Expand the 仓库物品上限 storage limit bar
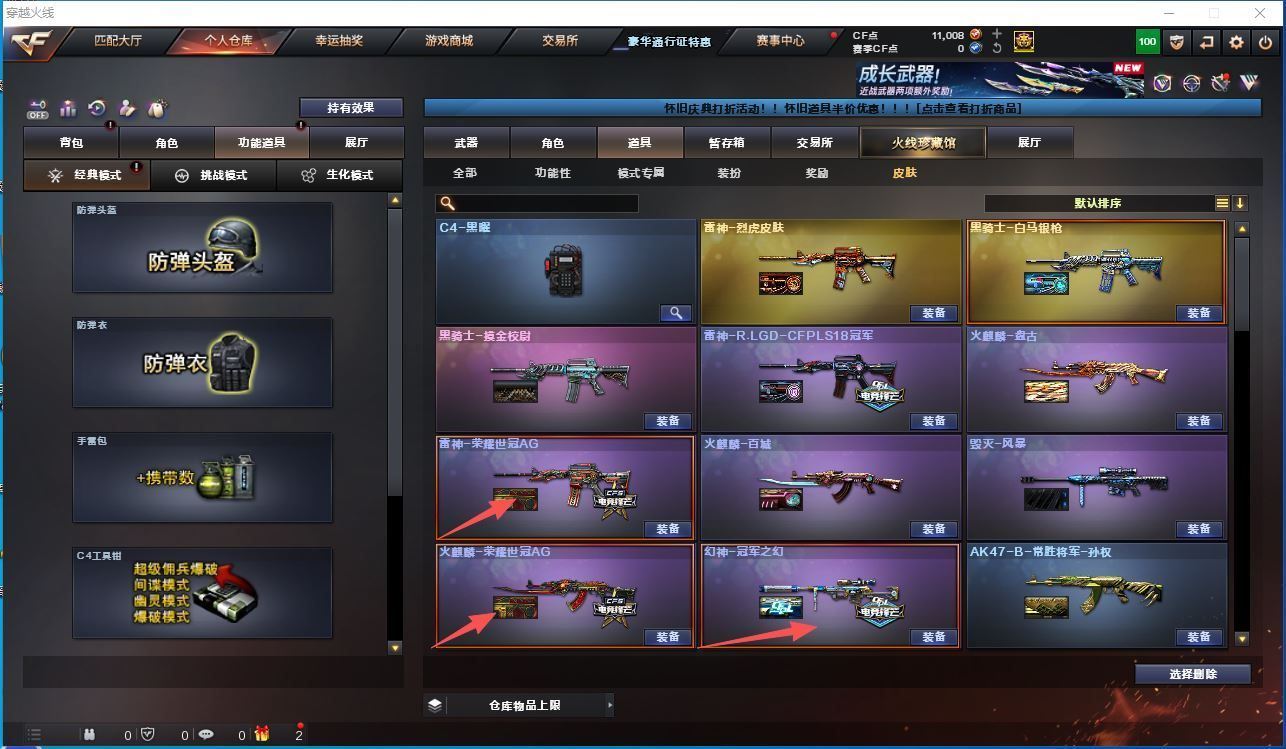Screen dimensions: 1286x749 click(519, 705)
